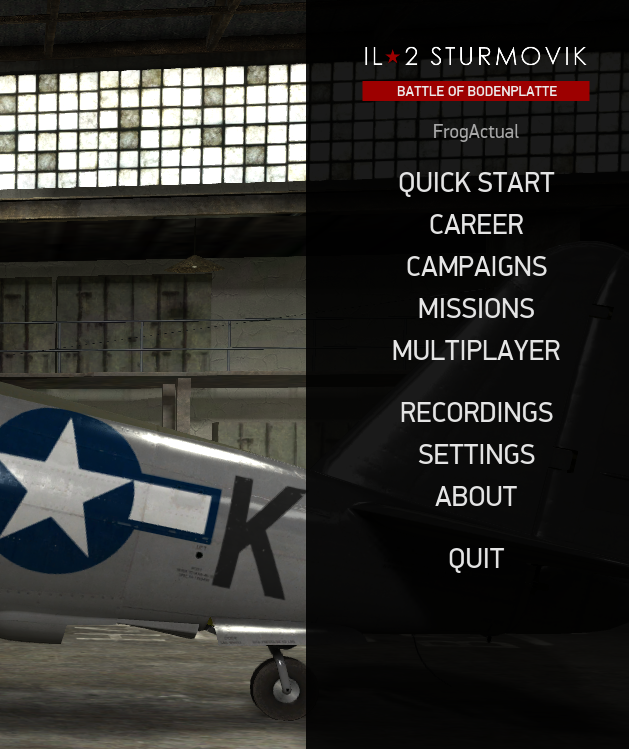Show the About screen
This screenshot has width=629, height=749.
point(476,496)
